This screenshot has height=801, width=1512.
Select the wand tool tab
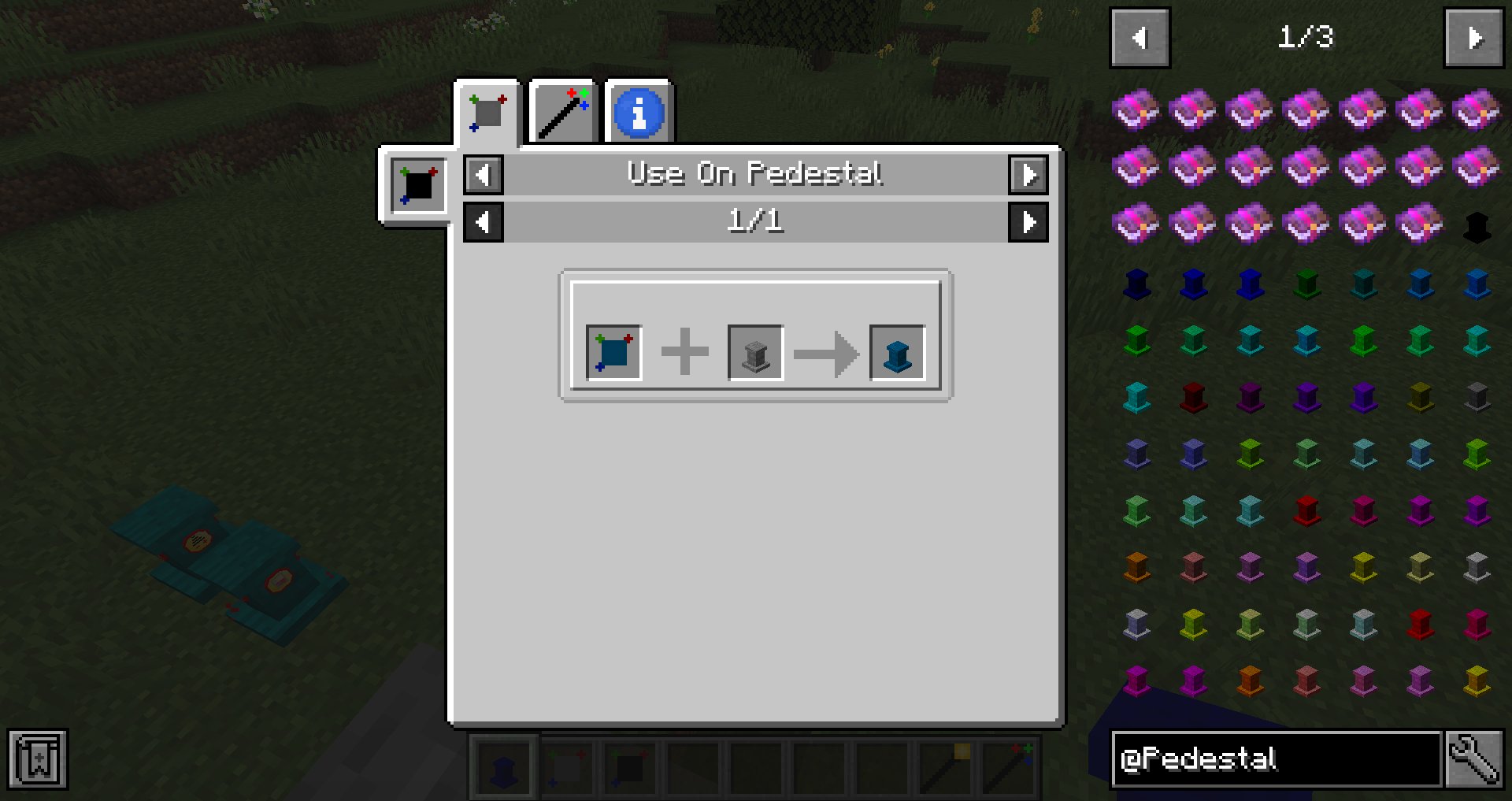[x=561, y=111]
